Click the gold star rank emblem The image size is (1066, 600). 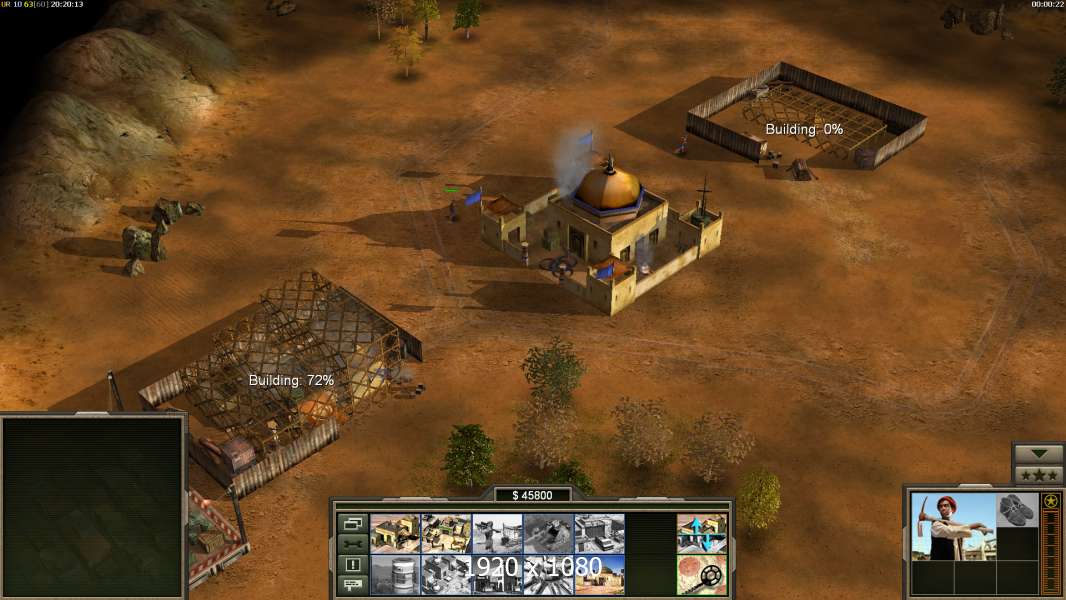tap(1050, 501)
